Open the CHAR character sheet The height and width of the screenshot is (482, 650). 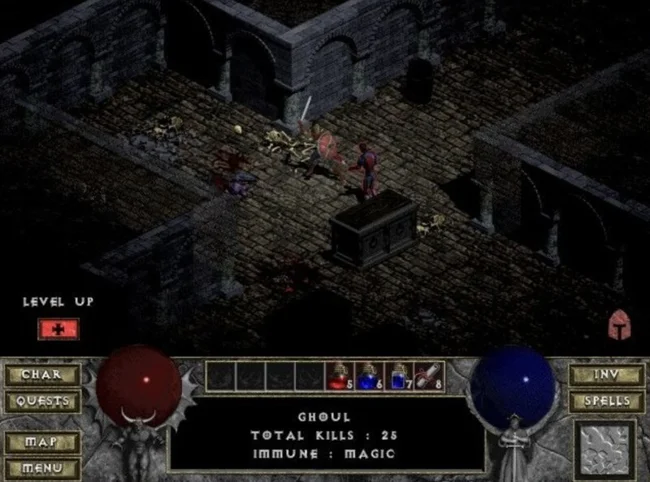pos(41,375)
